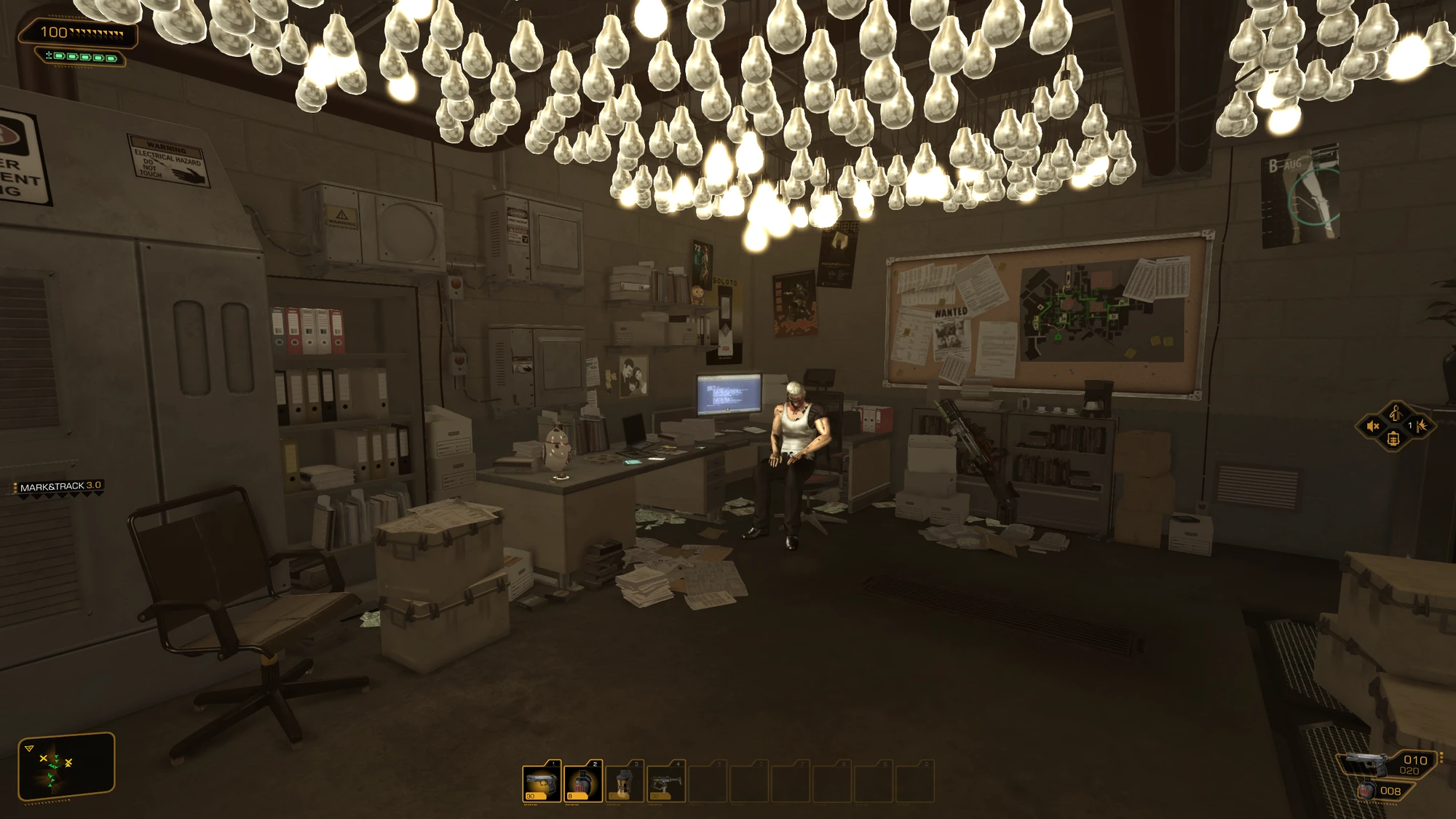Click the grenade icon beside the 008 counter
Viewport: 1456px width, 819px height.
(1367, 790)
